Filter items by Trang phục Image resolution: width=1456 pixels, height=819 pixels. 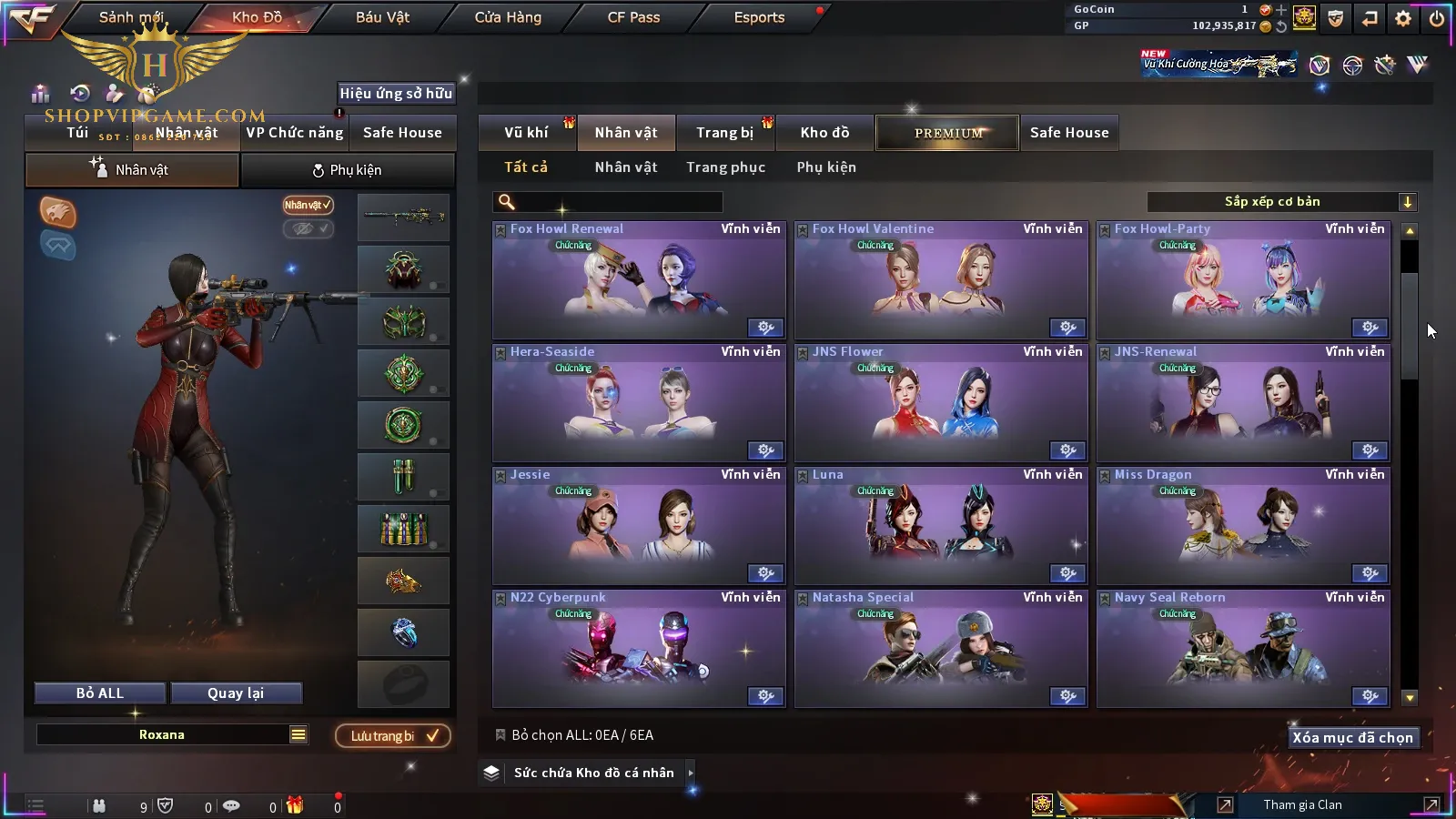[725, 167]
